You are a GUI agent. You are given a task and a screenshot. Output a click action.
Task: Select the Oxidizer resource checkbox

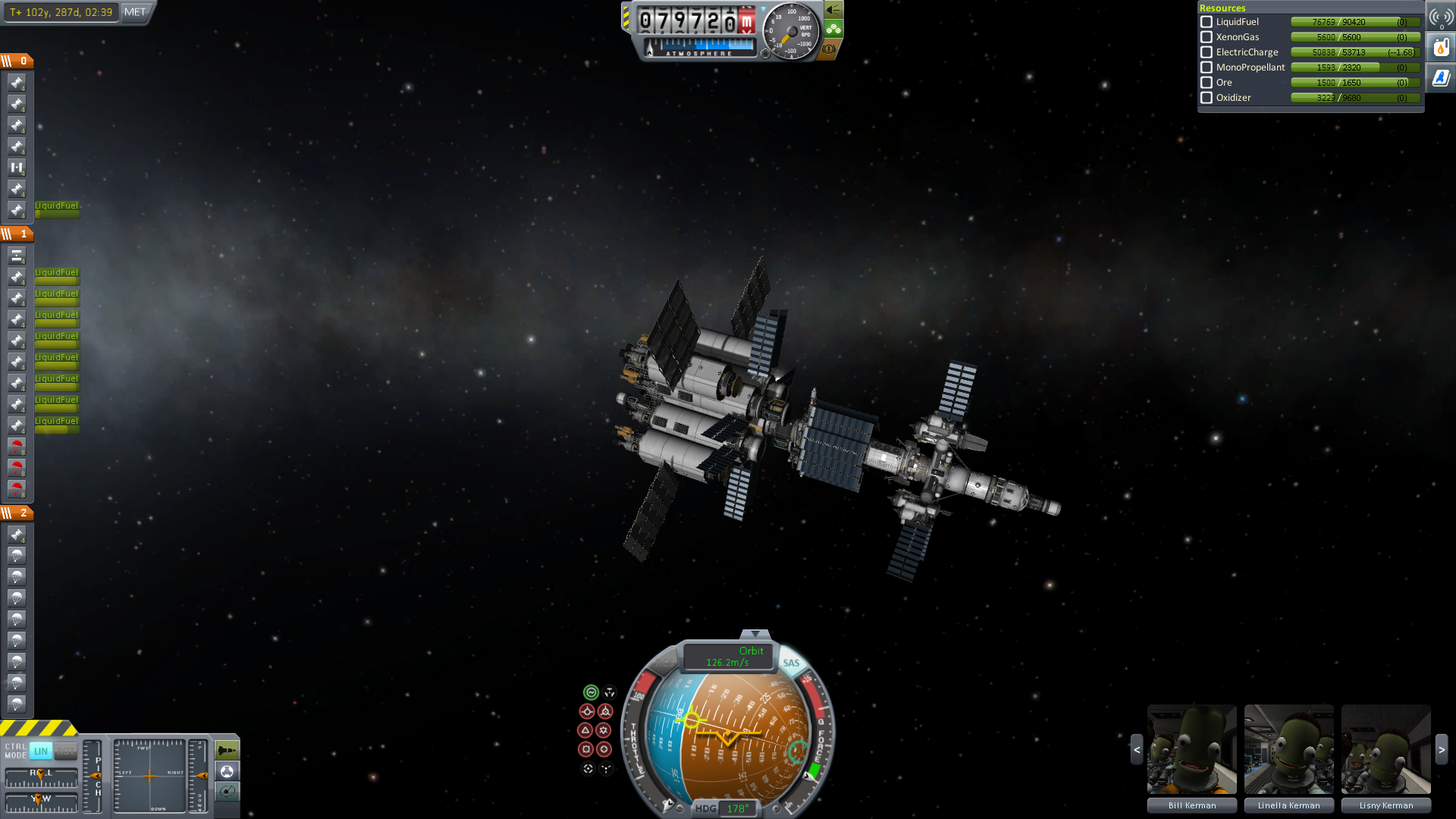tap(1207, 98)
